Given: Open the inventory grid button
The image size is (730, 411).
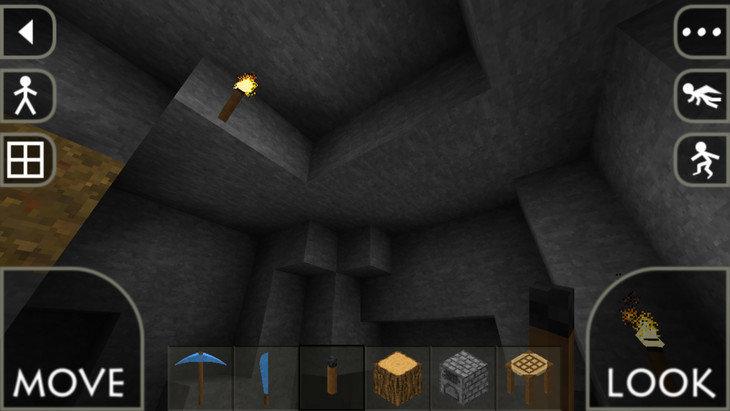Looking at the screenshot, I should [27, 160].
